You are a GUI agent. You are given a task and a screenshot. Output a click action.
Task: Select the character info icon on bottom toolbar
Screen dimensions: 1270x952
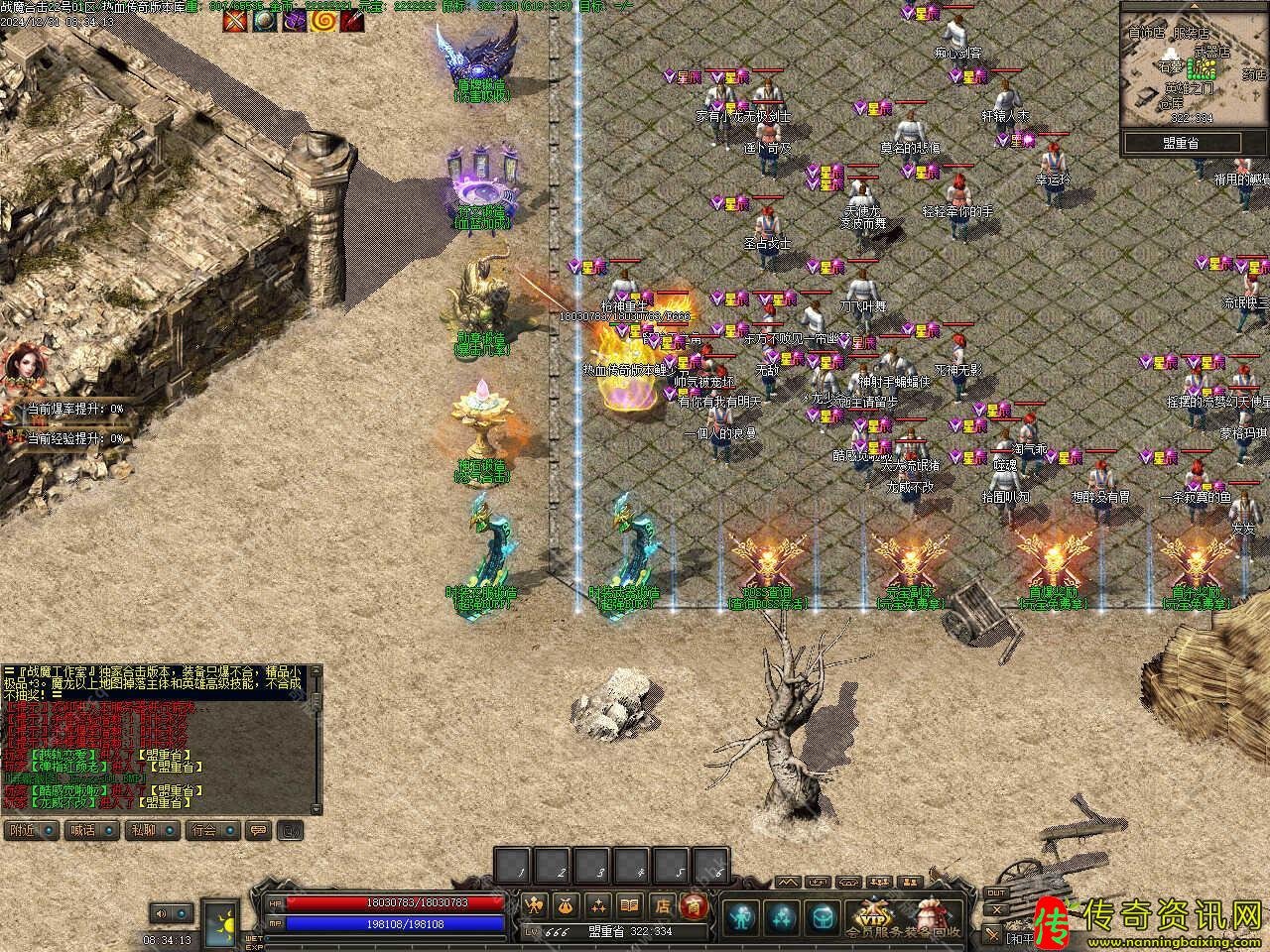click(533, 905)
